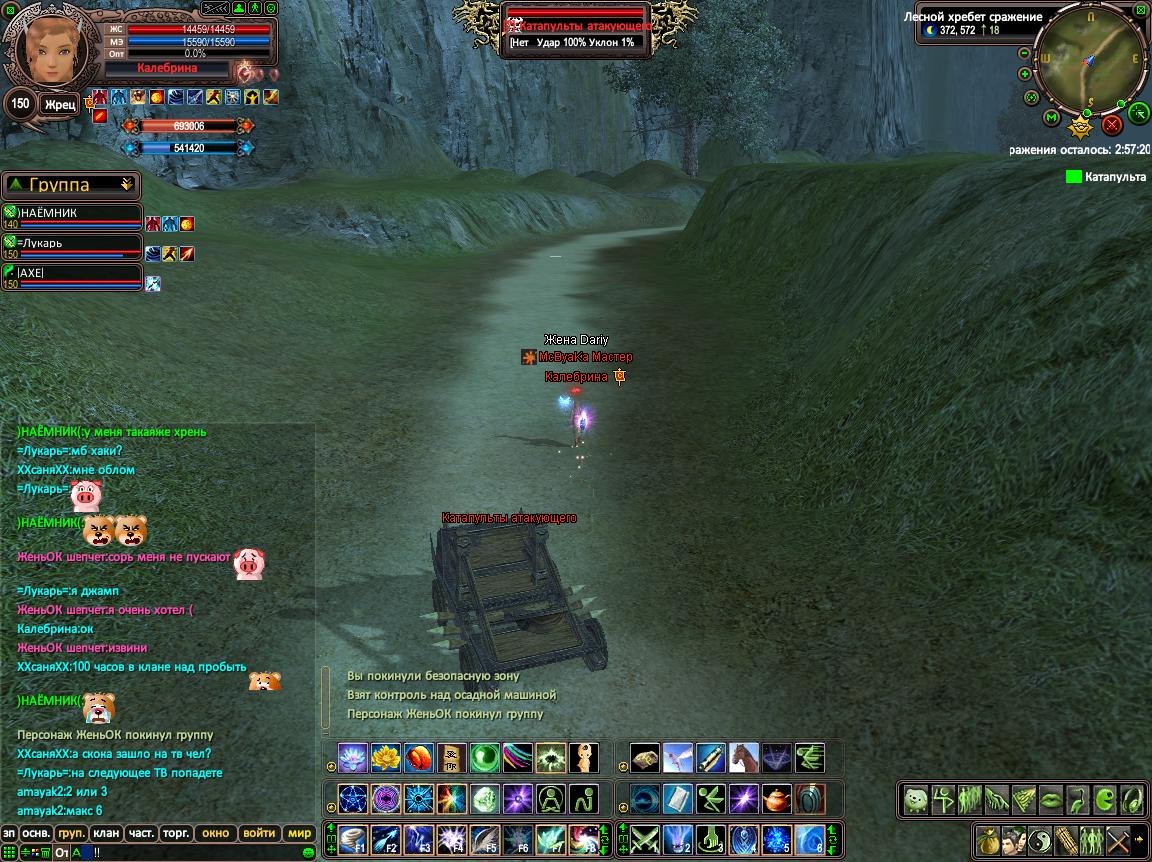Zoom out the minimap with minus button
The image size is (1152, 862).
(1024, 52)
